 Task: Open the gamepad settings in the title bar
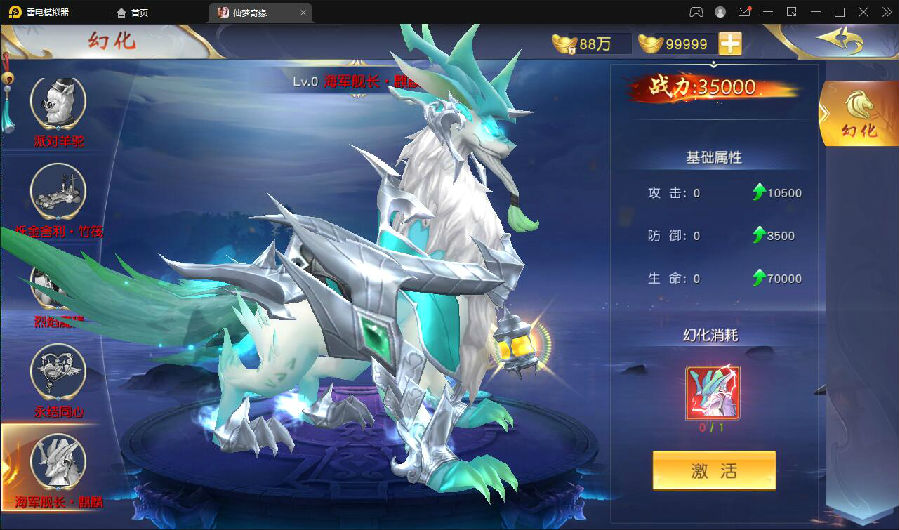click(696, 12)
